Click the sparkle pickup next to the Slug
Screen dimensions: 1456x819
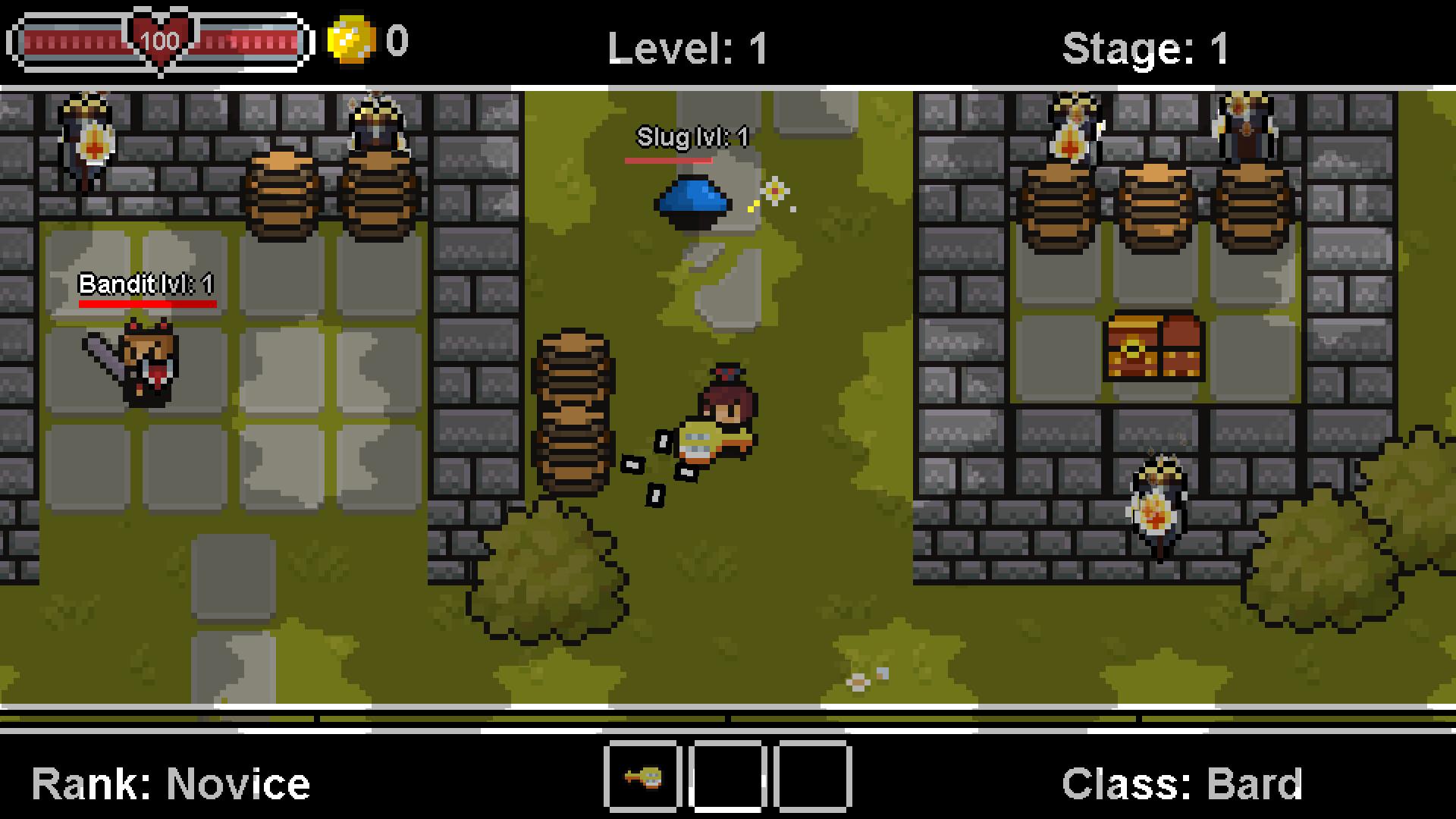773,192
